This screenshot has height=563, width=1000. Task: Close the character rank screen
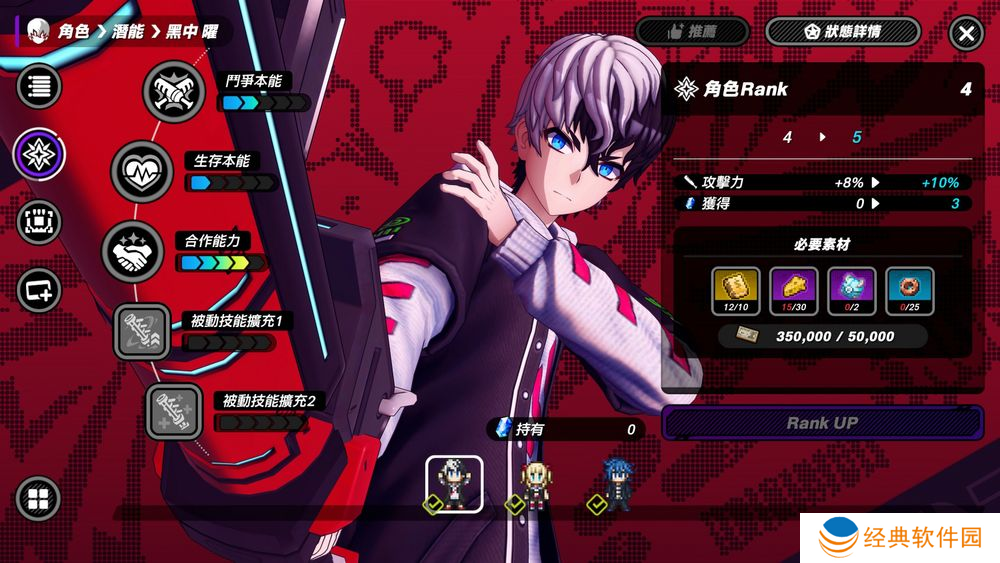(x=966, y=33)
